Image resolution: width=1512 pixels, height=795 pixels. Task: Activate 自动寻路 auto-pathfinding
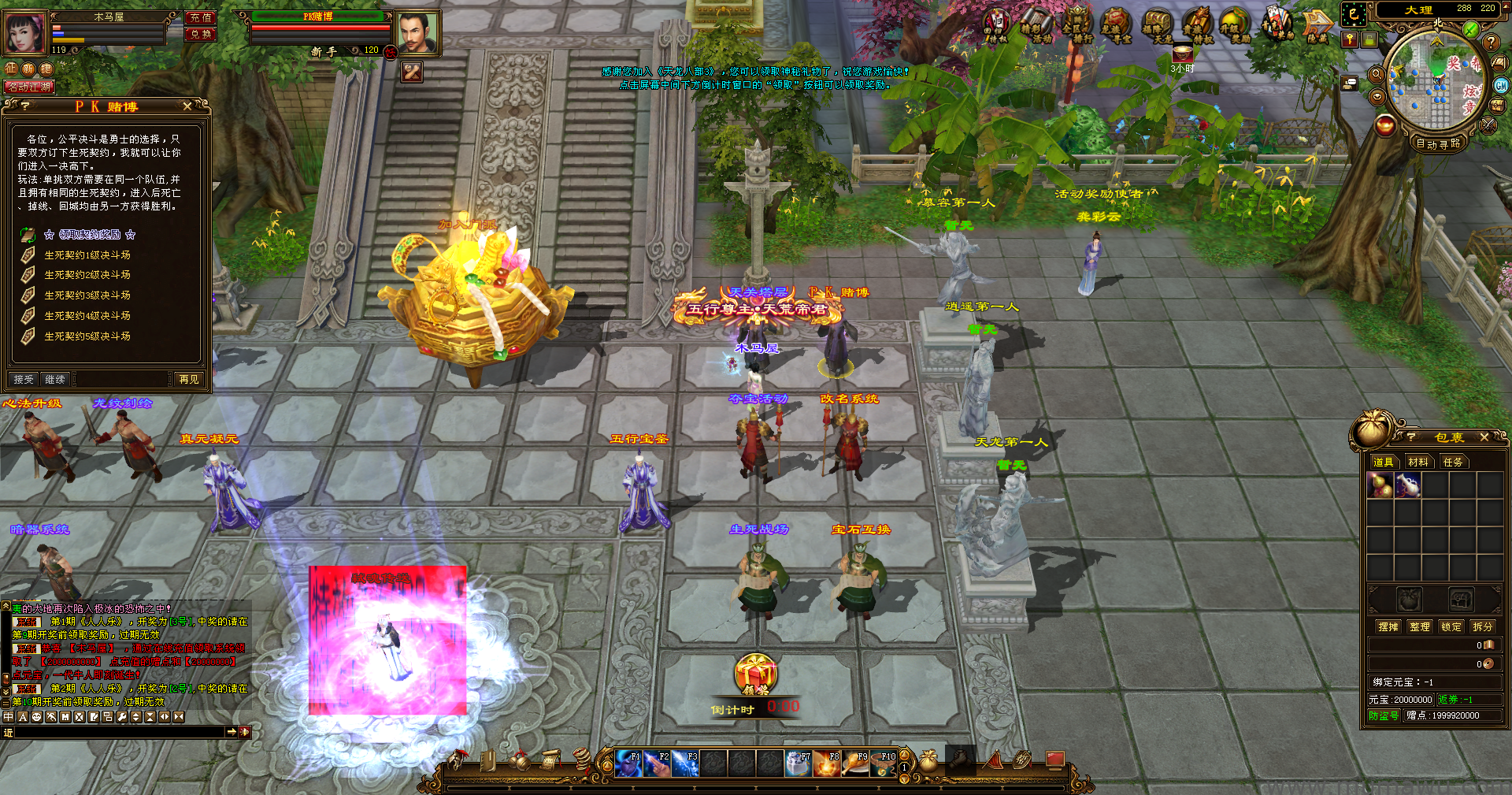[1438, 144]
